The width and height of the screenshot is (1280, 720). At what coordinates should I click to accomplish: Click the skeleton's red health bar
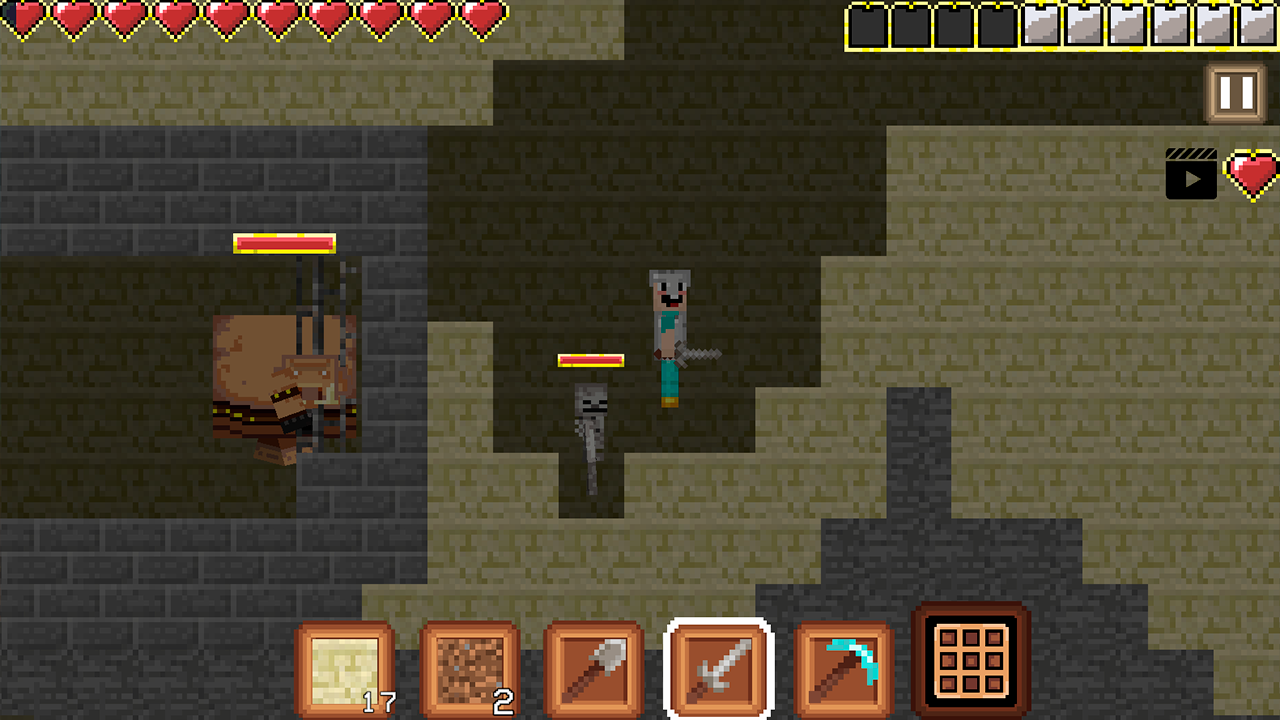tap(592, 361)
